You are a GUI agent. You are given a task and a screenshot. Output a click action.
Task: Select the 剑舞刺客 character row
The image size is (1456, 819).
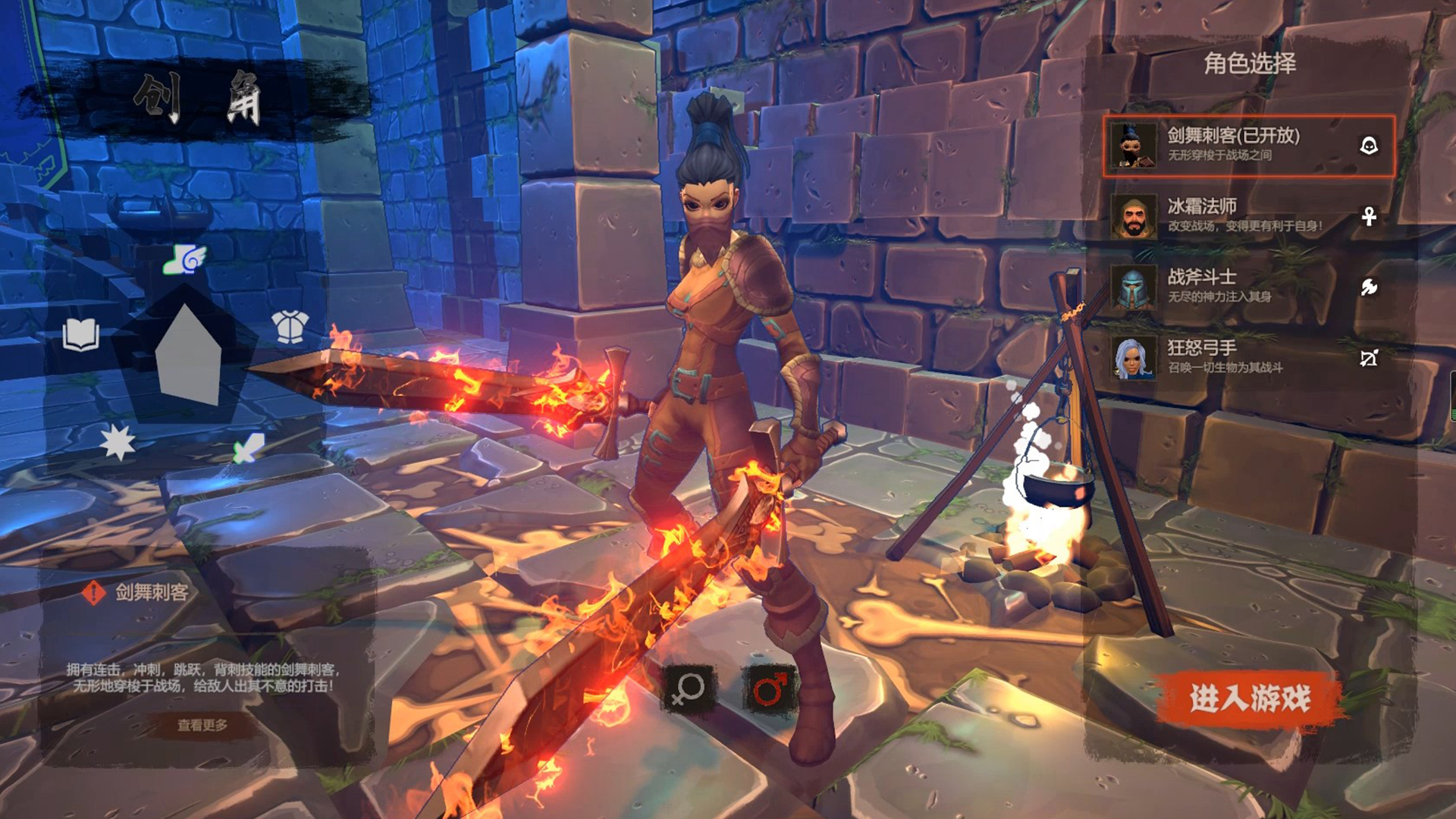coord(1248,146)
